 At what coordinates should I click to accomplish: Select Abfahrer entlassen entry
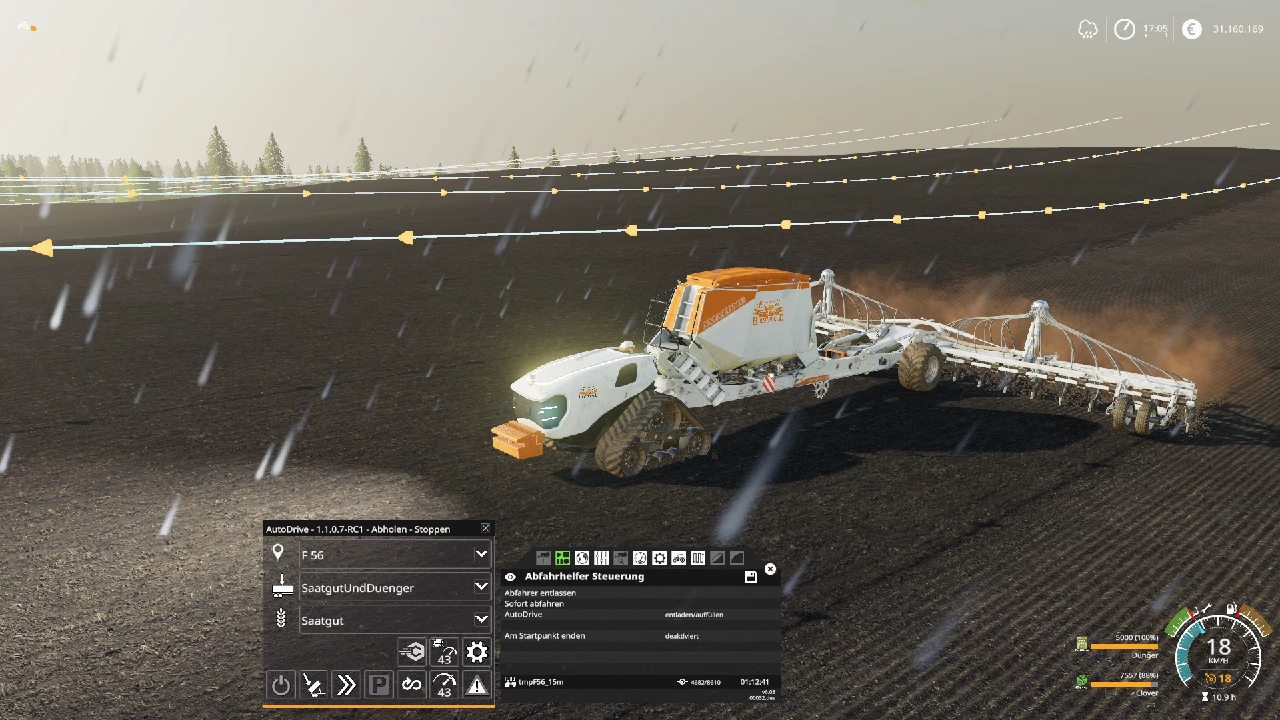pos(540,593)
